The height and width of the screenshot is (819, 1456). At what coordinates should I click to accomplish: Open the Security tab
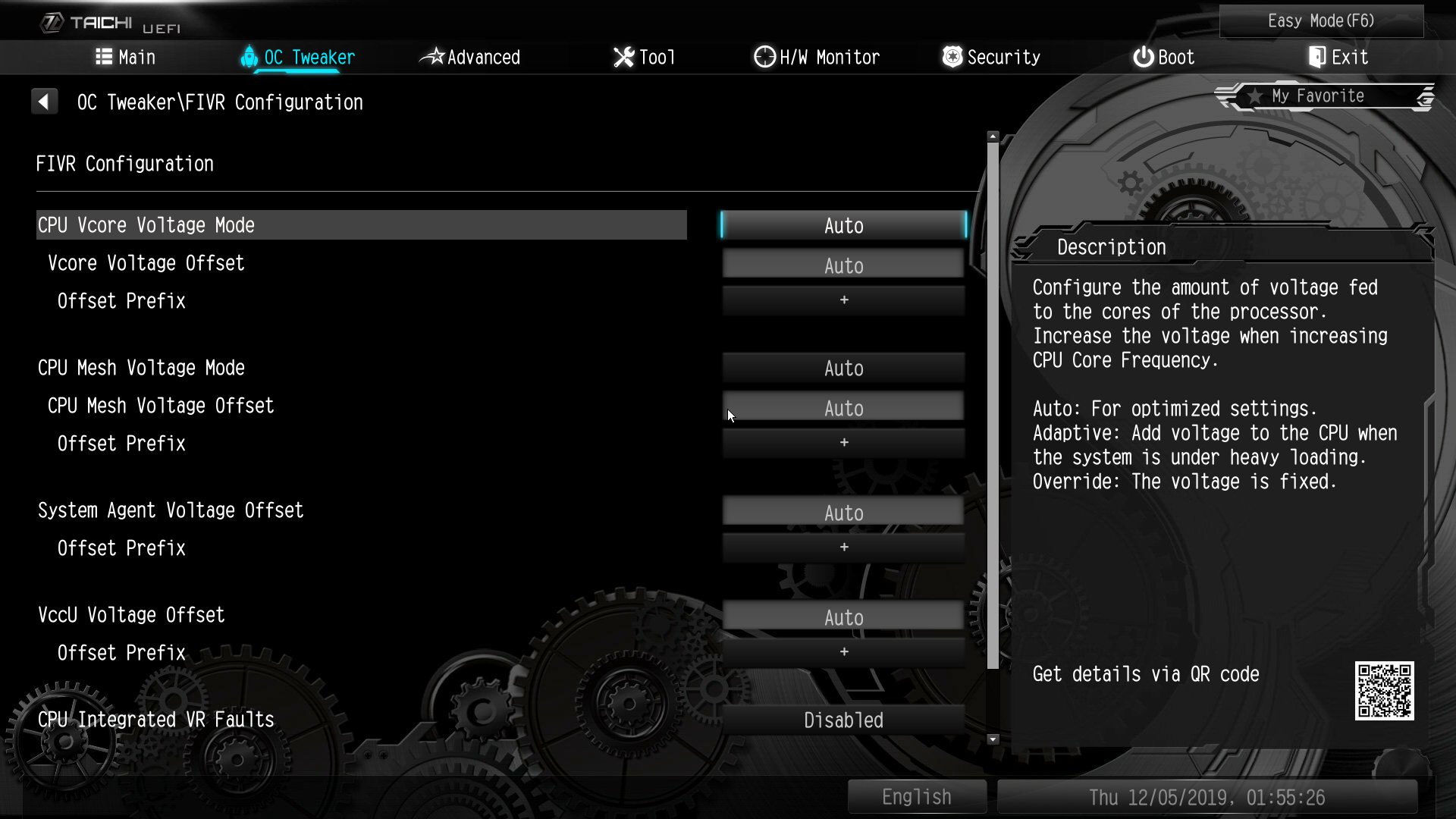pos(991,58)
